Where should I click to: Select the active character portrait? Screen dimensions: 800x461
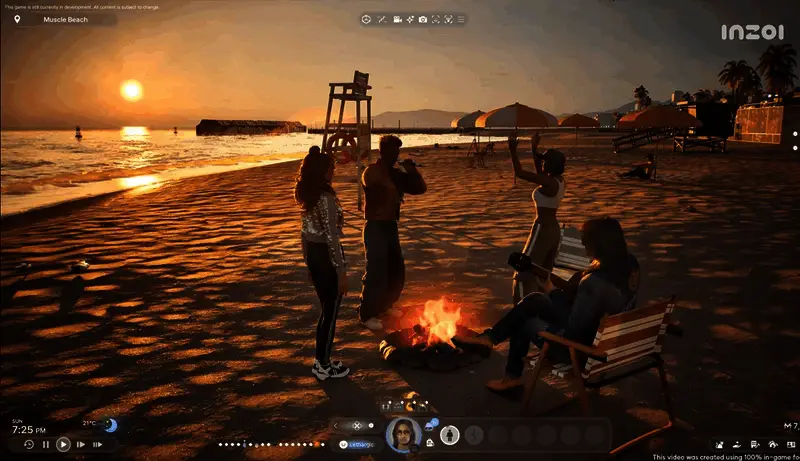pyautogui.click(x=403, y=434)
